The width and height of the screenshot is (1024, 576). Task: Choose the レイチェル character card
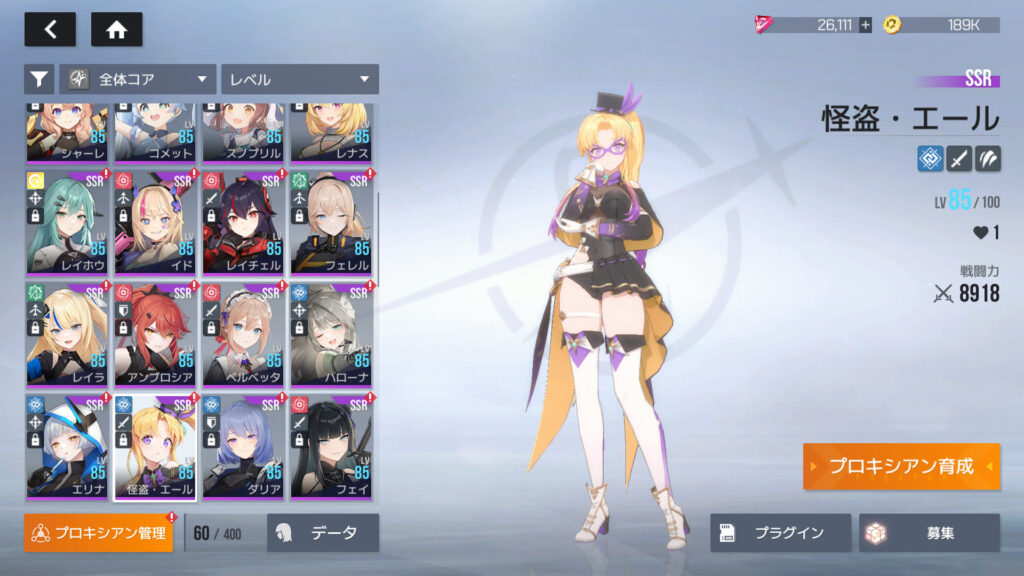(x=243, y=222)
